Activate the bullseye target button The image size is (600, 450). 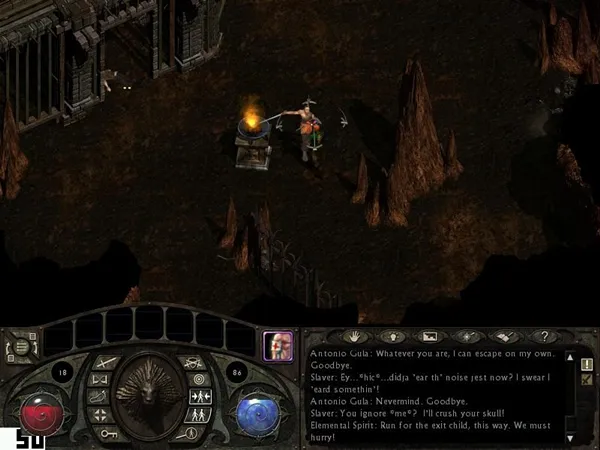pyautogui.click(x=197, y=379)
